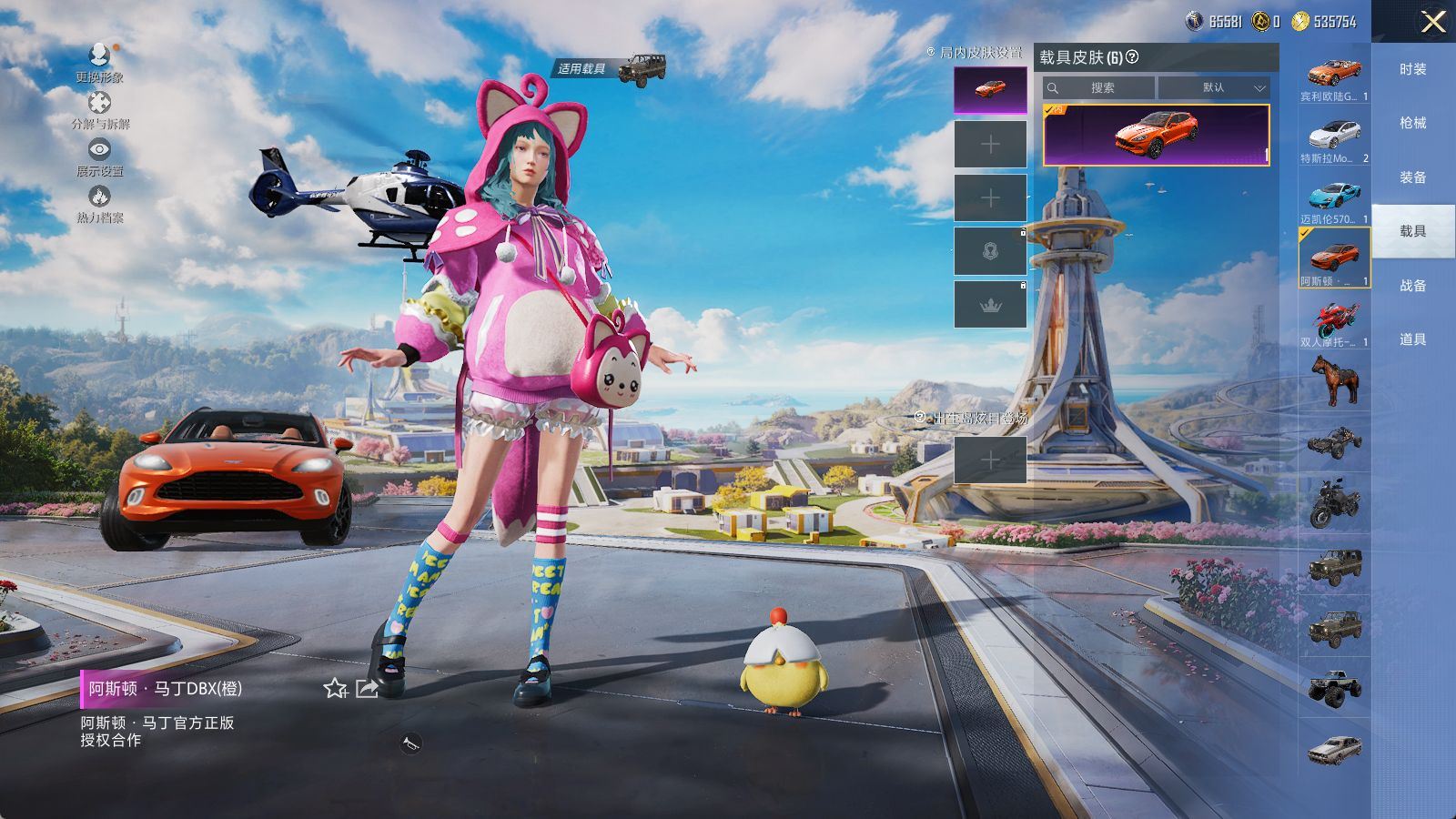The width and height of the screenshot is (1456, 819).
Task: Favorite the skin with the star icon
Action: [x=335, y=689]
